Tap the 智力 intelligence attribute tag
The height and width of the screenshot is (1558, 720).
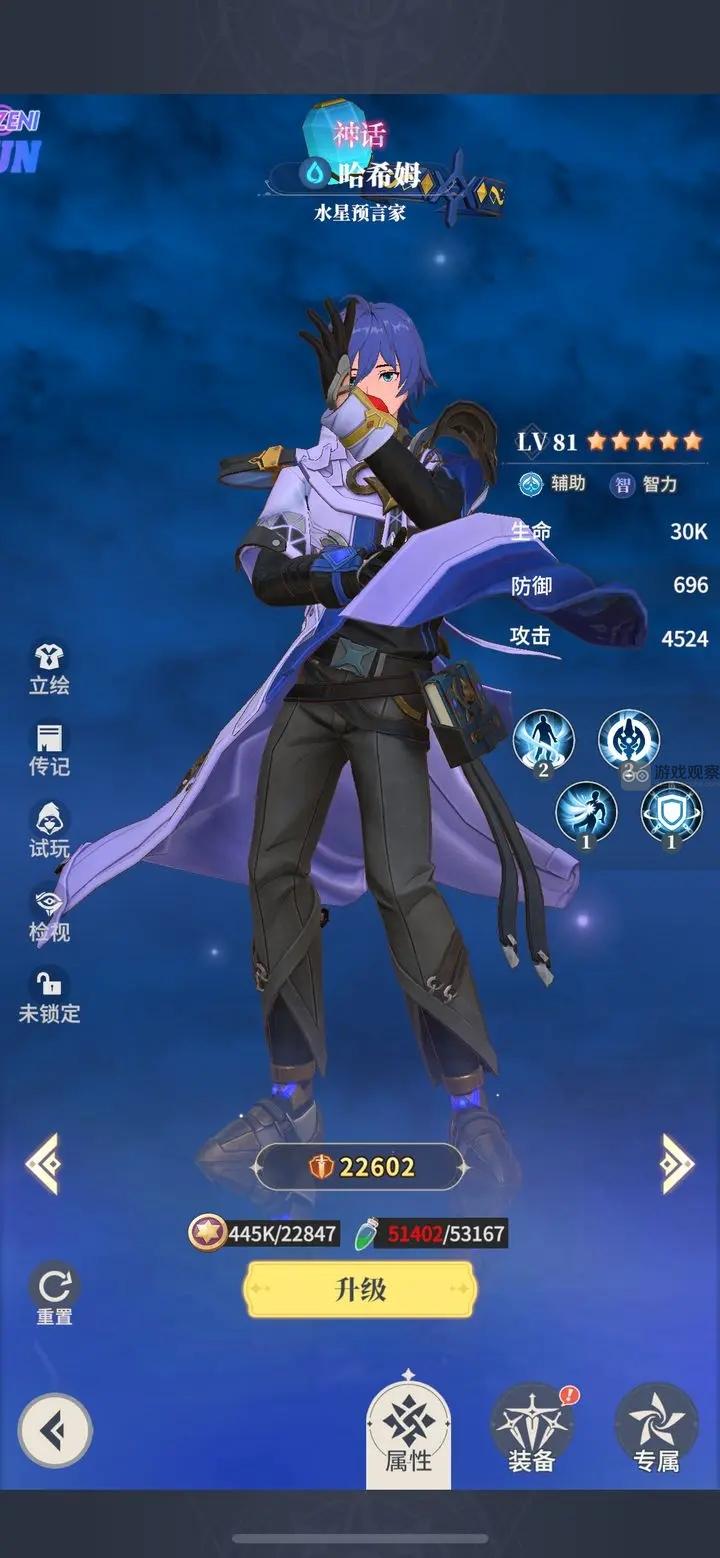pos(646,485)
